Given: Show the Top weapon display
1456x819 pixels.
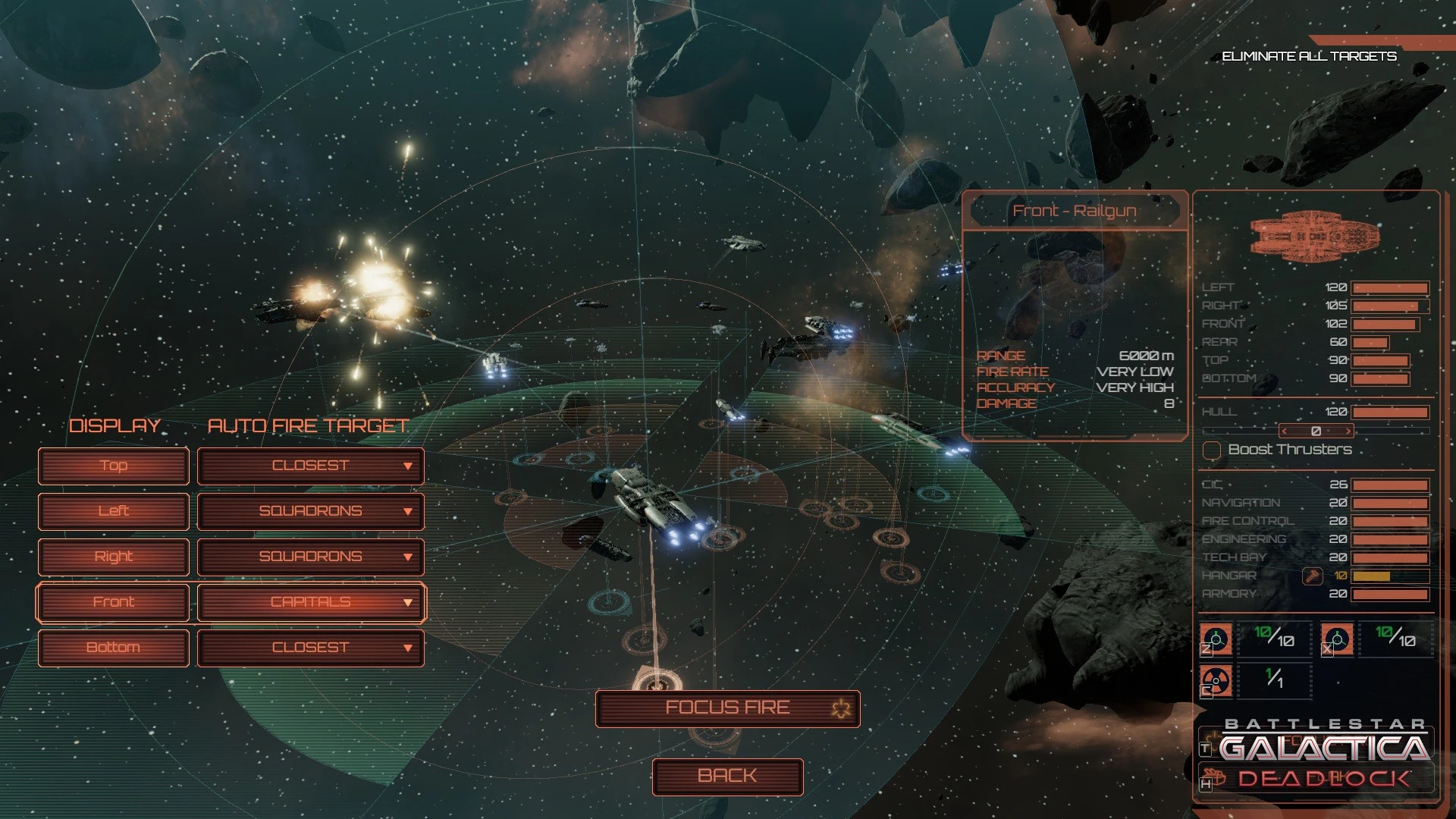Looking at the screenshot, I should [x=114, y=466].
